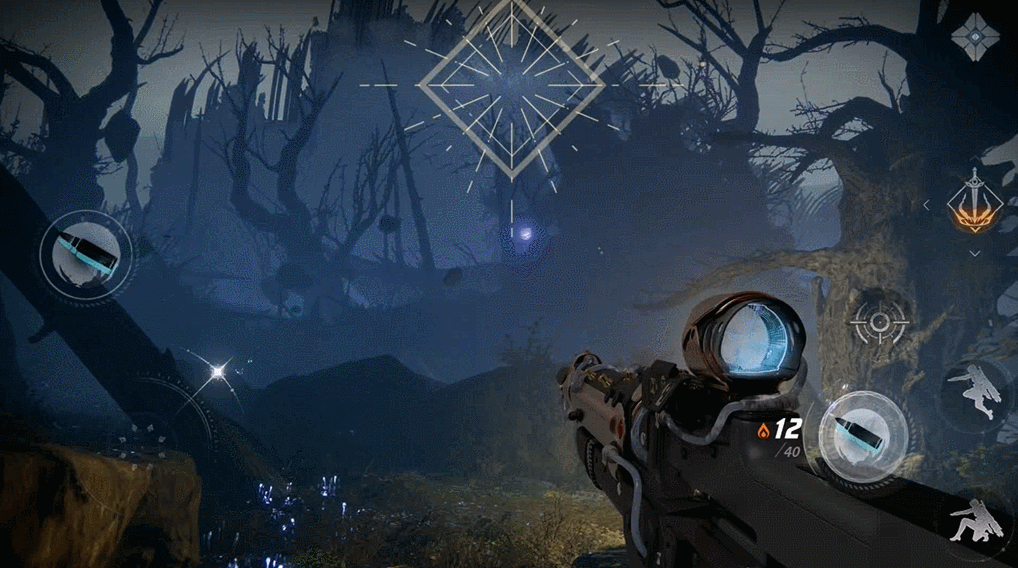The image size is (1018, 568).
Task: Tap the left-side bullet fire button
Action: tap(86, 251)
